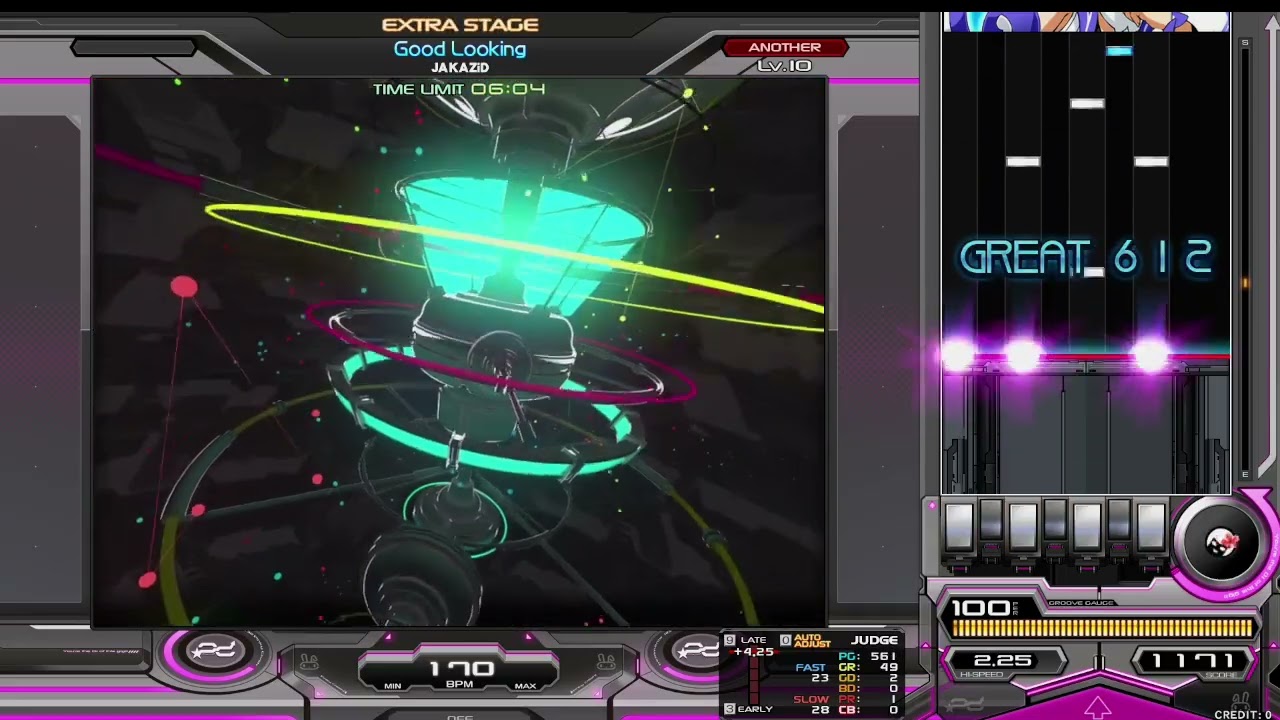Click the artist name JAKAZiD
Image resolution: width=1280 pixels, height=720 pixels.
click(460, 66)
